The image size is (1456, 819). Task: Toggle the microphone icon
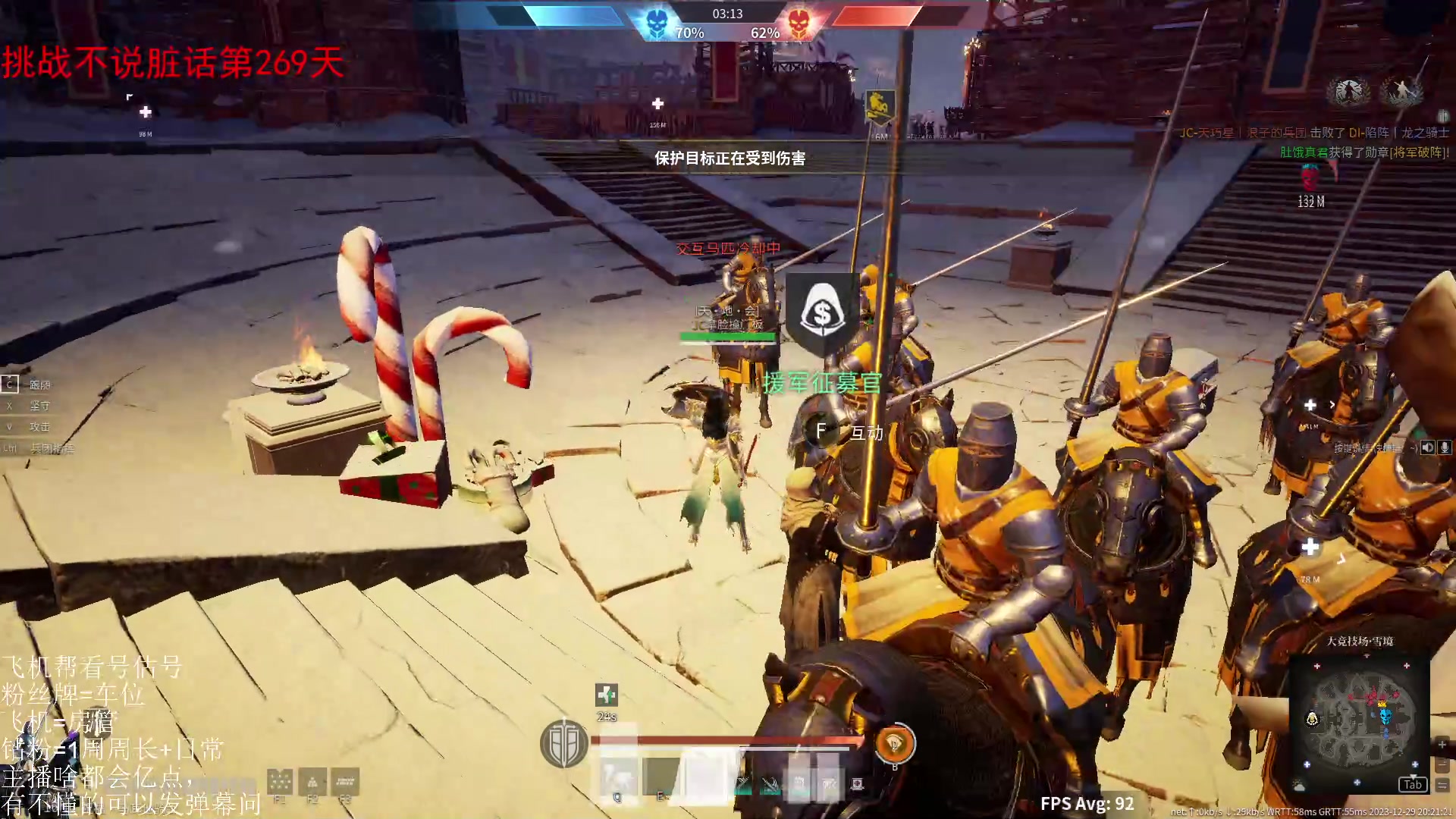coord(1445,447)
